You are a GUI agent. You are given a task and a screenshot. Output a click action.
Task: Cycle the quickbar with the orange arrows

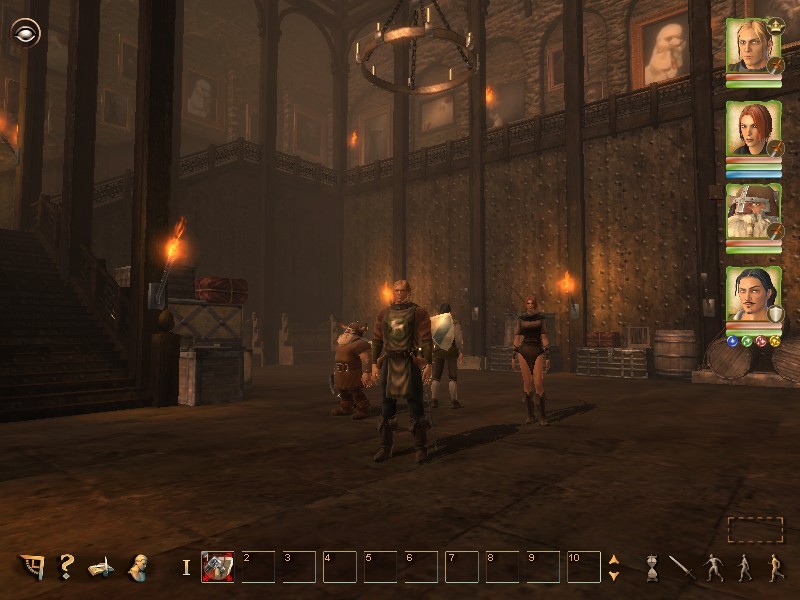click(614, 567)
